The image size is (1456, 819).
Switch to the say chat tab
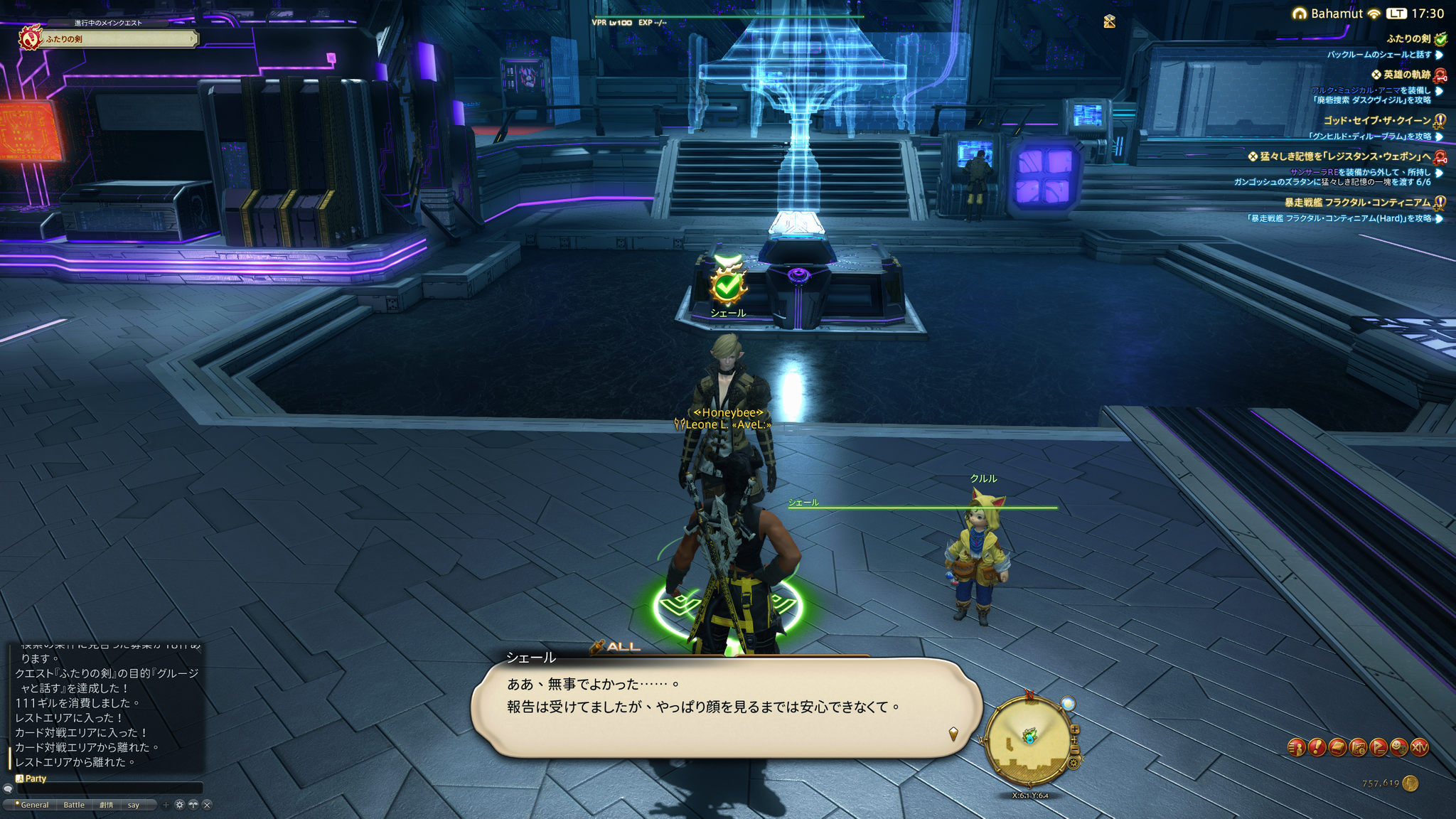click(134, 805)
